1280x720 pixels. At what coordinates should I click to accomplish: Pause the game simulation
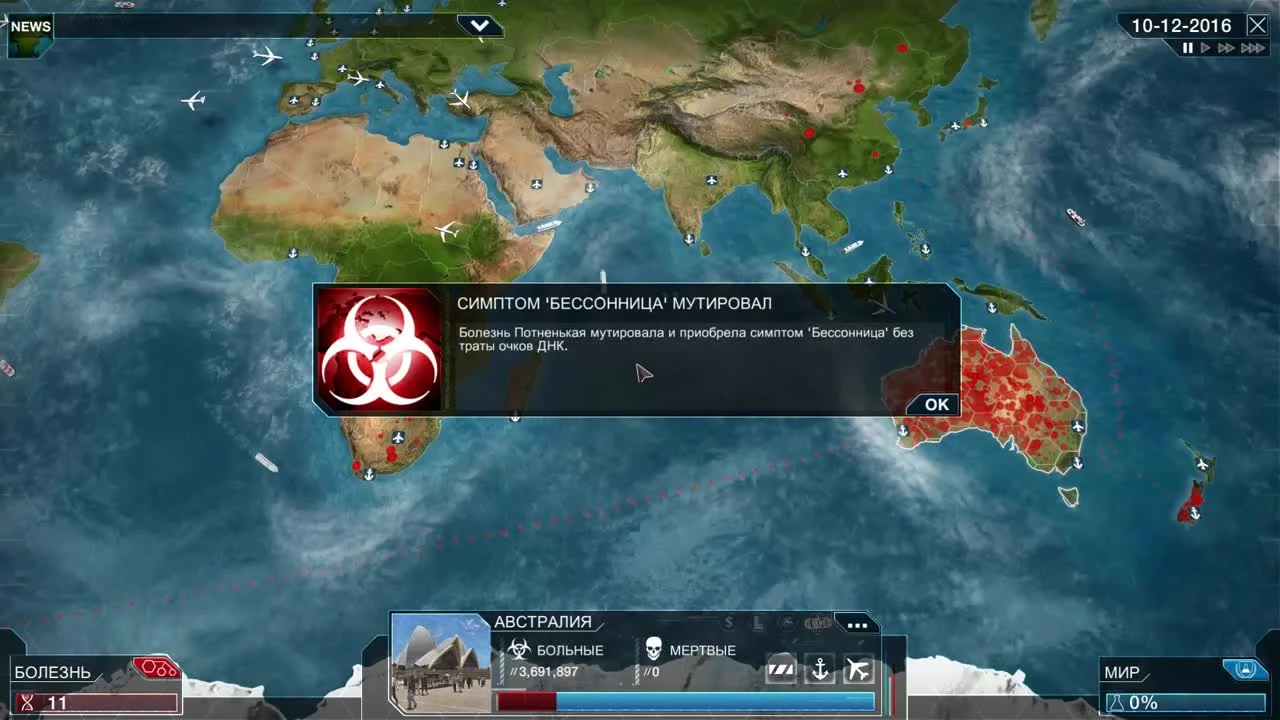click(1186, 46)
